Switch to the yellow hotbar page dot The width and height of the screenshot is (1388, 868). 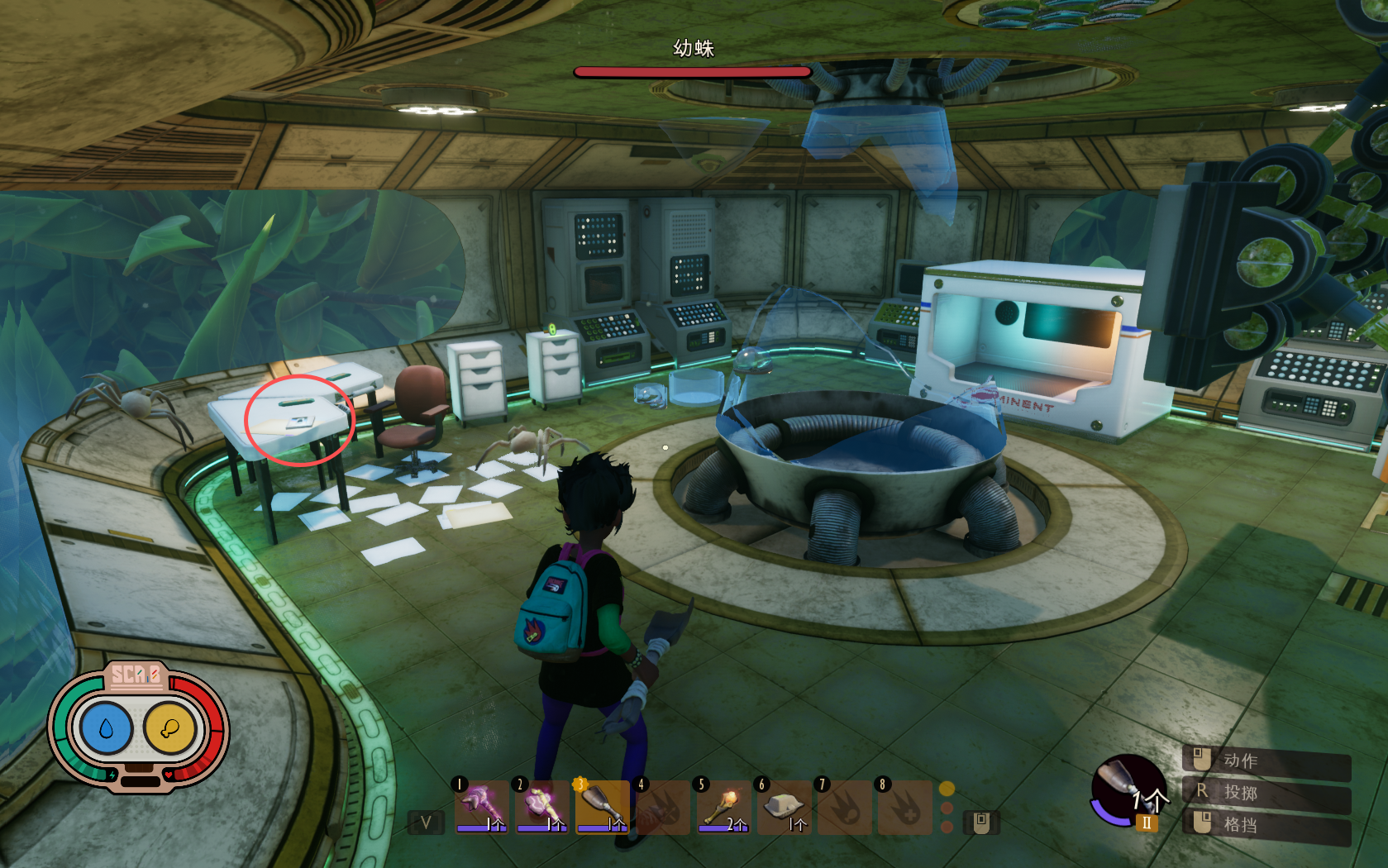(947, 789)
